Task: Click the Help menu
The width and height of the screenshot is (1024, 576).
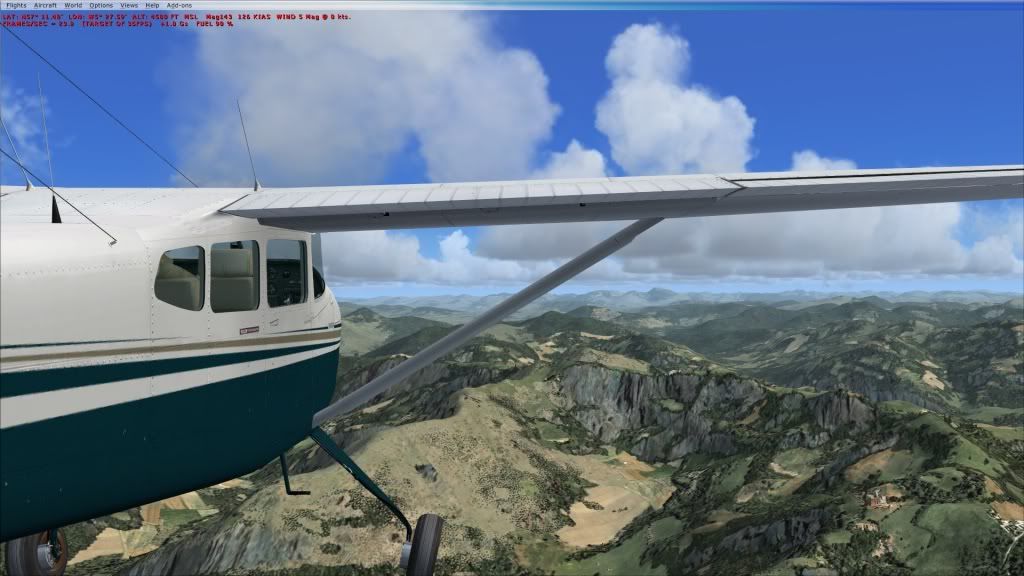Action: [x=152, y=6]
